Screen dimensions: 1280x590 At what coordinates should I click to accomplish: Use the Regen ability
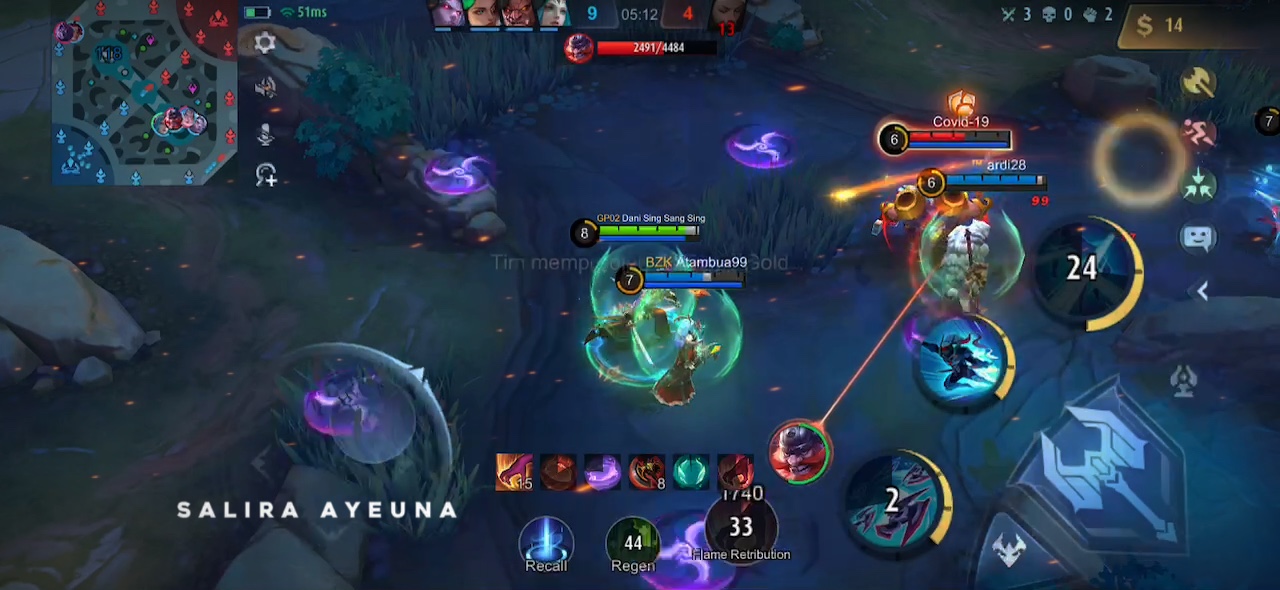tap(633, 544)
